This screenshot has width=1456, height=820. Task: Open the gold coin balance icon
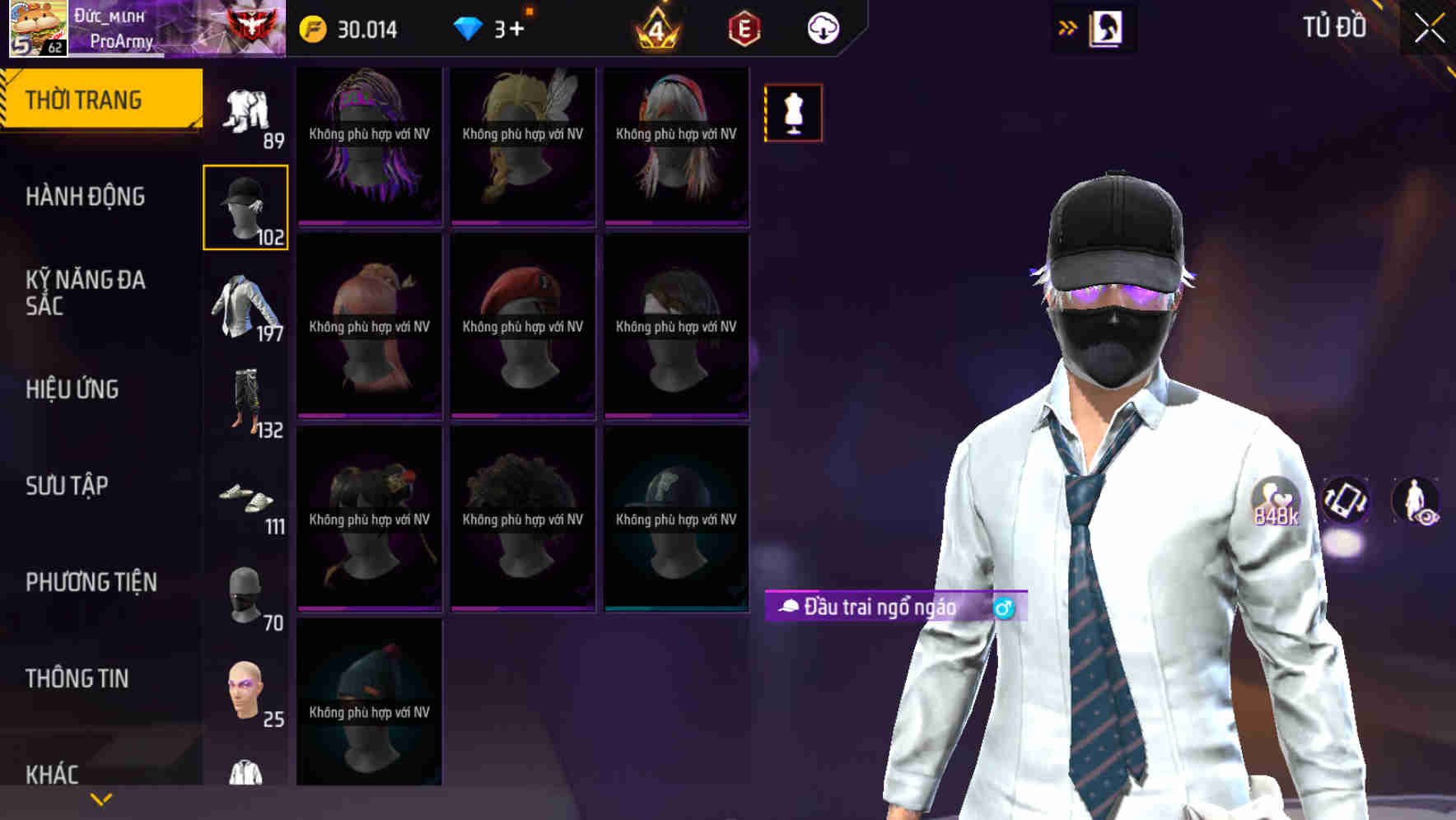tap(315, 28)
